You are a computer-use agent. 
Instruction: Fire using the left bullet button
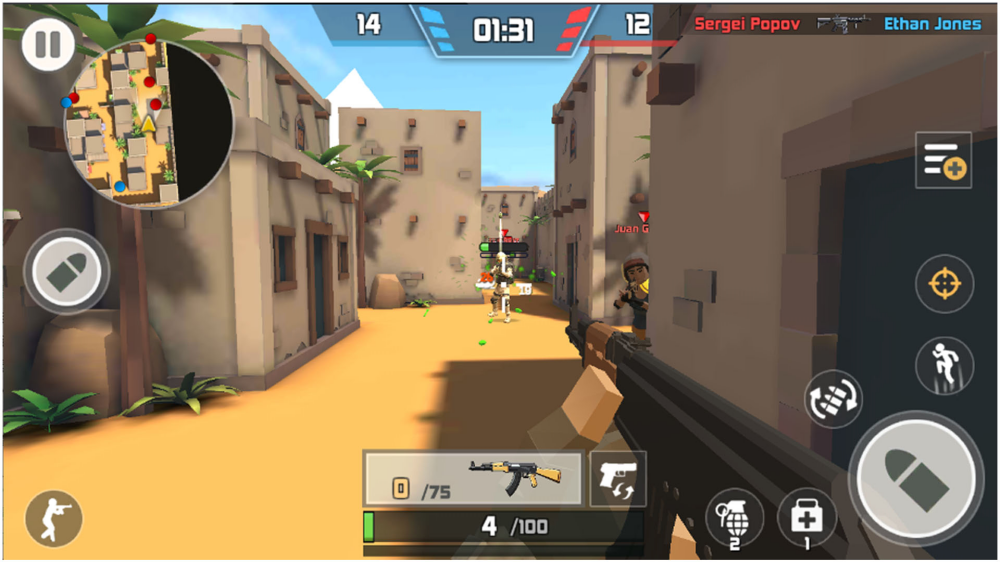pos(67,272)
